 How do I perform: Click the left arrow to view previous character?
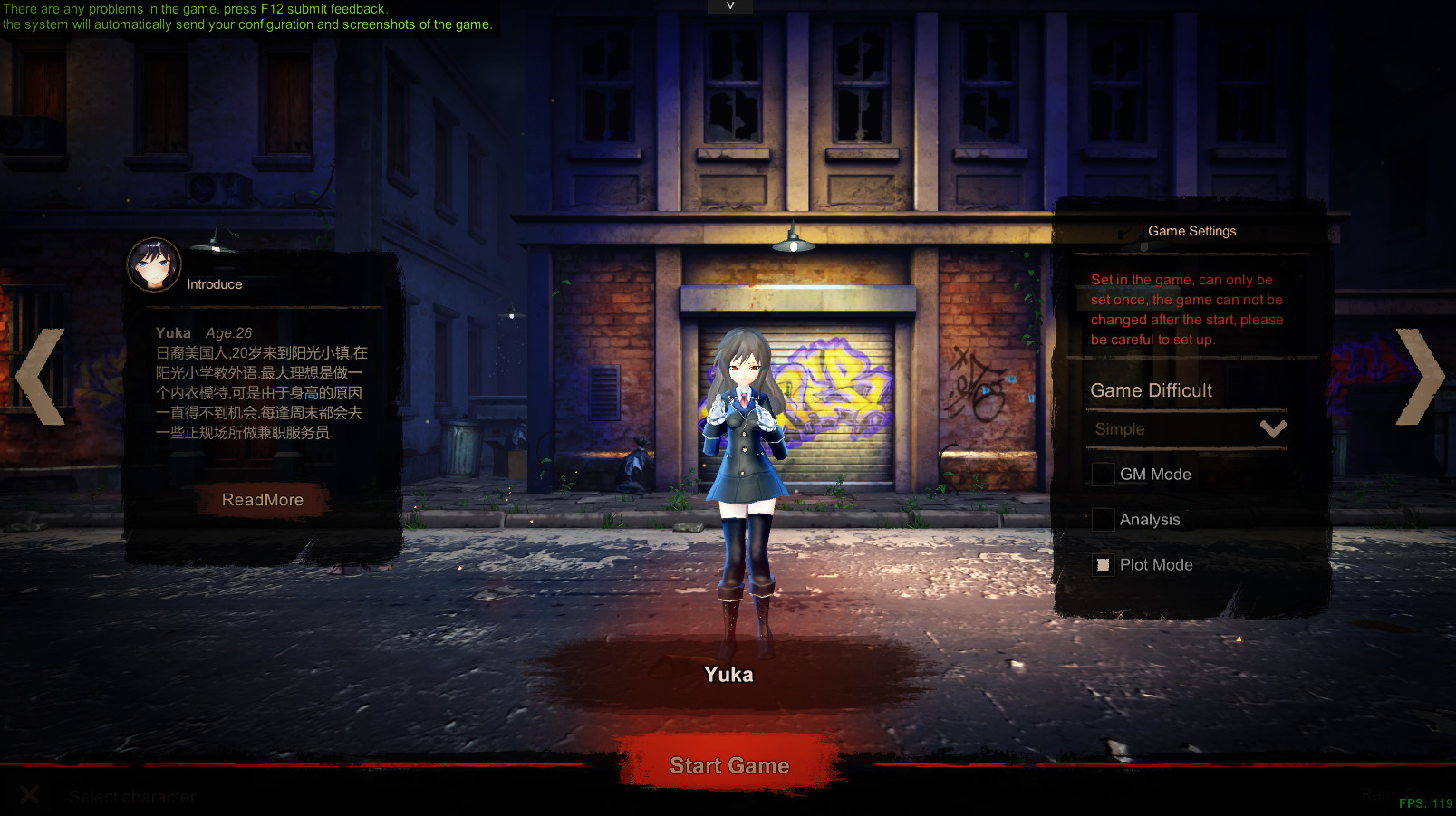(x=38, y=377)
